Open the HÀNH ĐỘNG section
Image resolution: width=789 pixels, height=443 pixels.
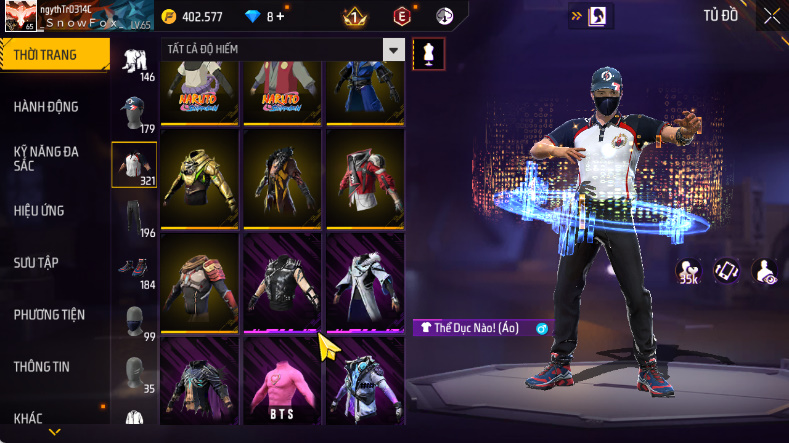point(46,107)
